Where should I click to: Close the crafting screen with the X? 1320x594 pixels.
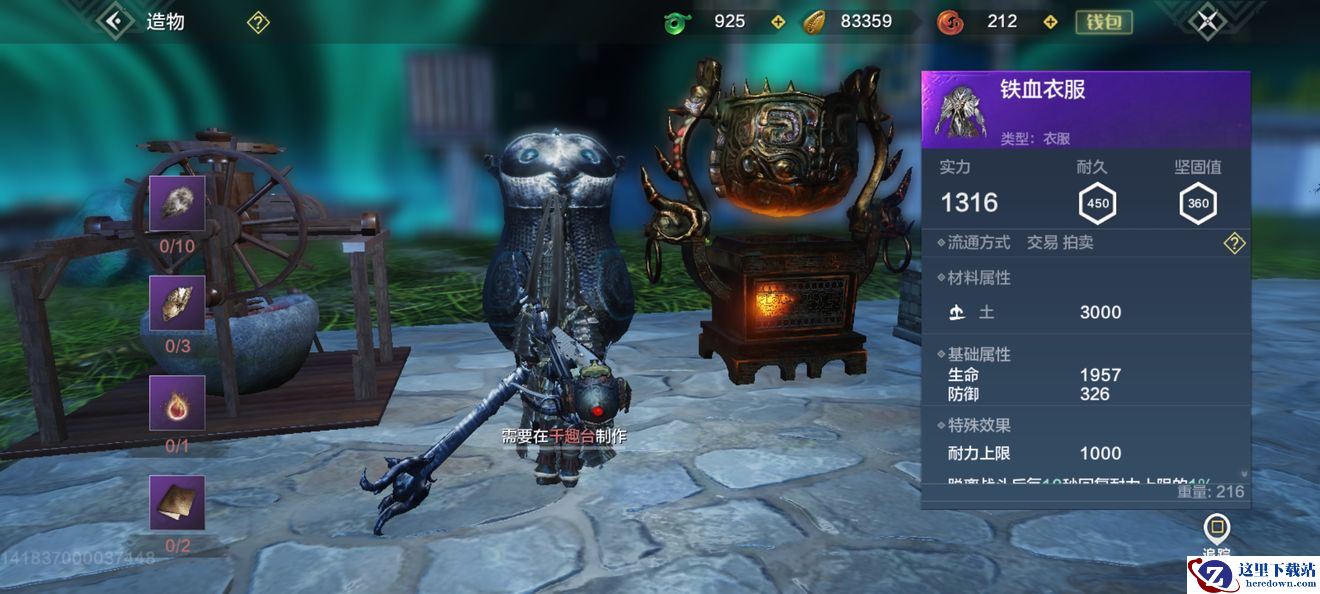click(x=1207, y=21)
